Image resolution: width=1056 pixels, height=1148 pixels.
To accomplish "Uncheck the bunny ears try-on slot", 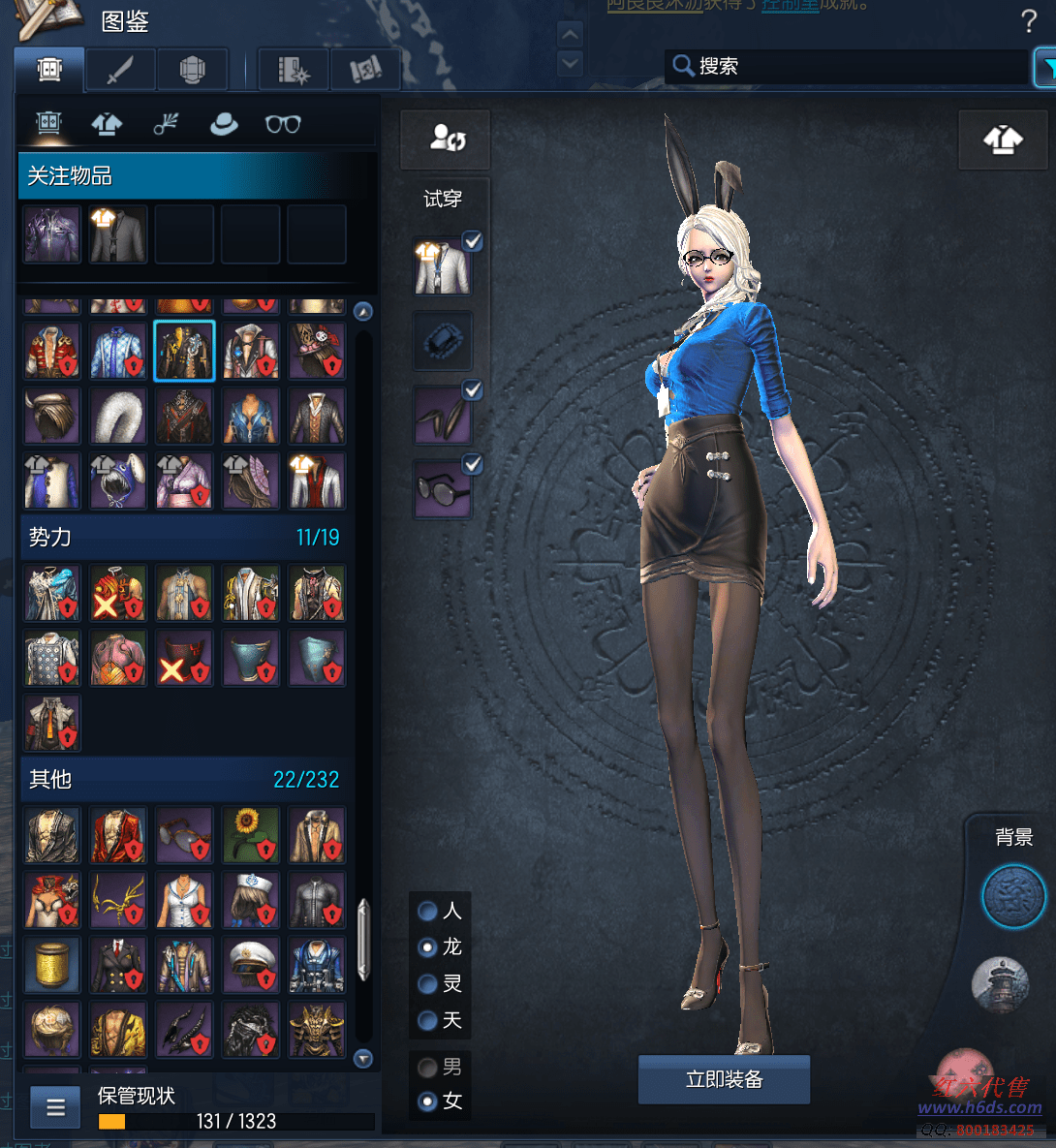I will pos(473,390).
